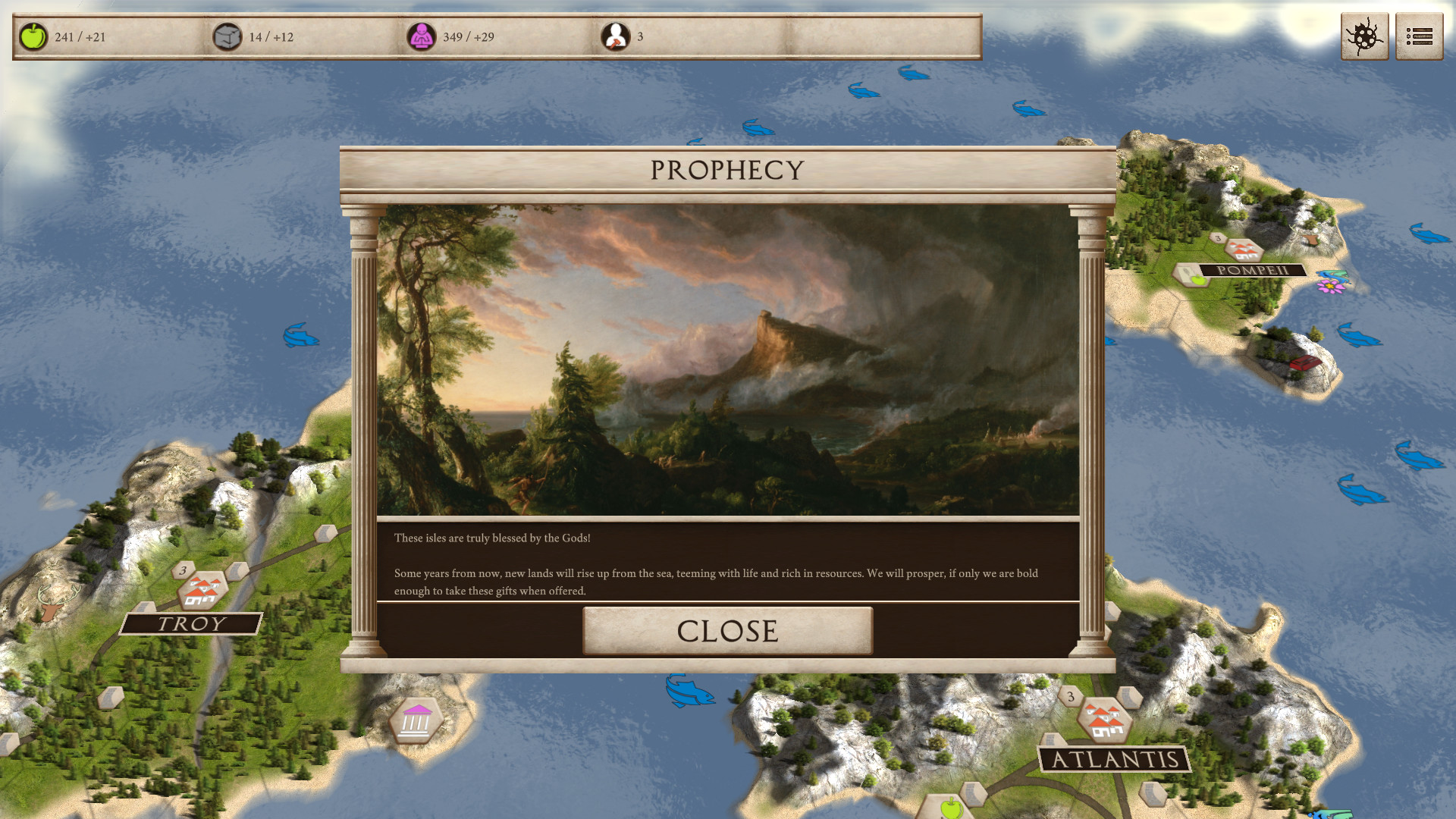Click the citizen portrait icon showing 3
This screenshot has width=1456, height=819.
click(617, 35)
